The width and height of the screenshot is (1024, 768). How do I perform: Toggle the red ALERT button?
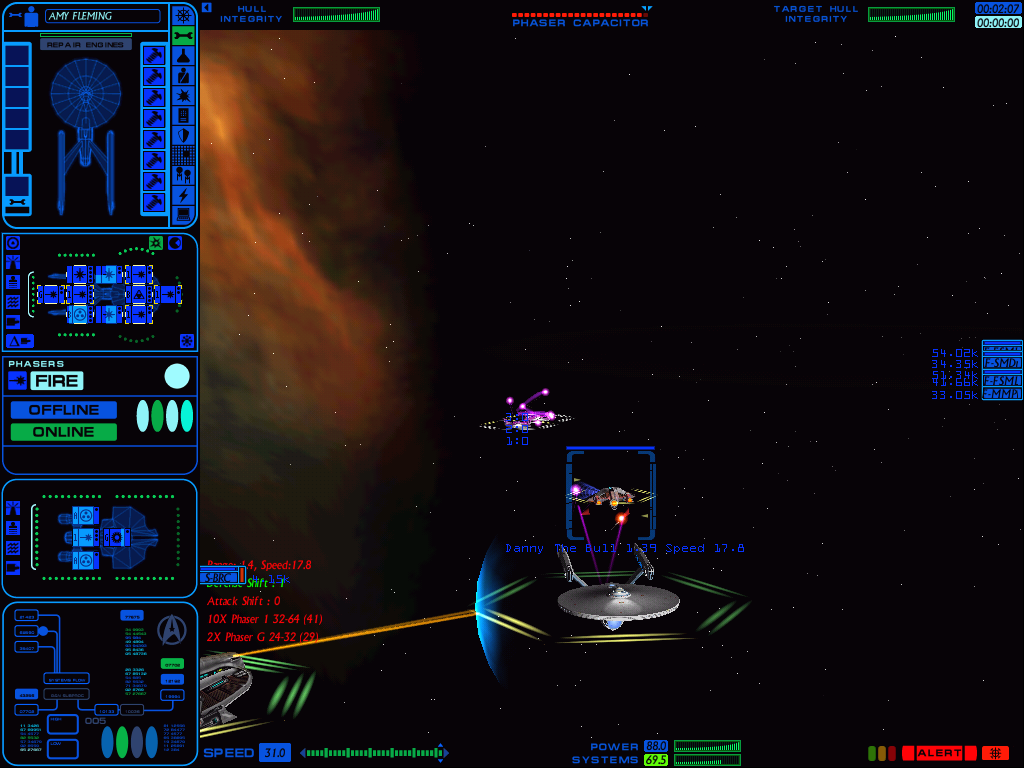(x=939, y=753)
